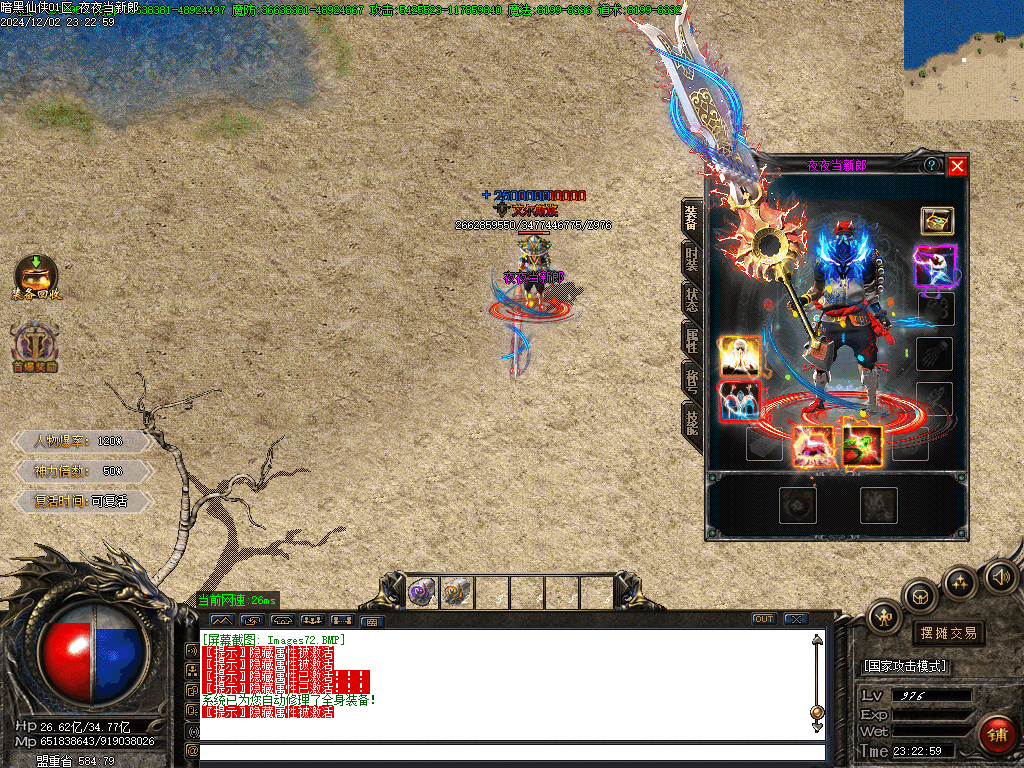The width and height of the screenshot is (1024, 768).
Task: Open the 状态 (status) tab
Action: (x=692, y=298)
